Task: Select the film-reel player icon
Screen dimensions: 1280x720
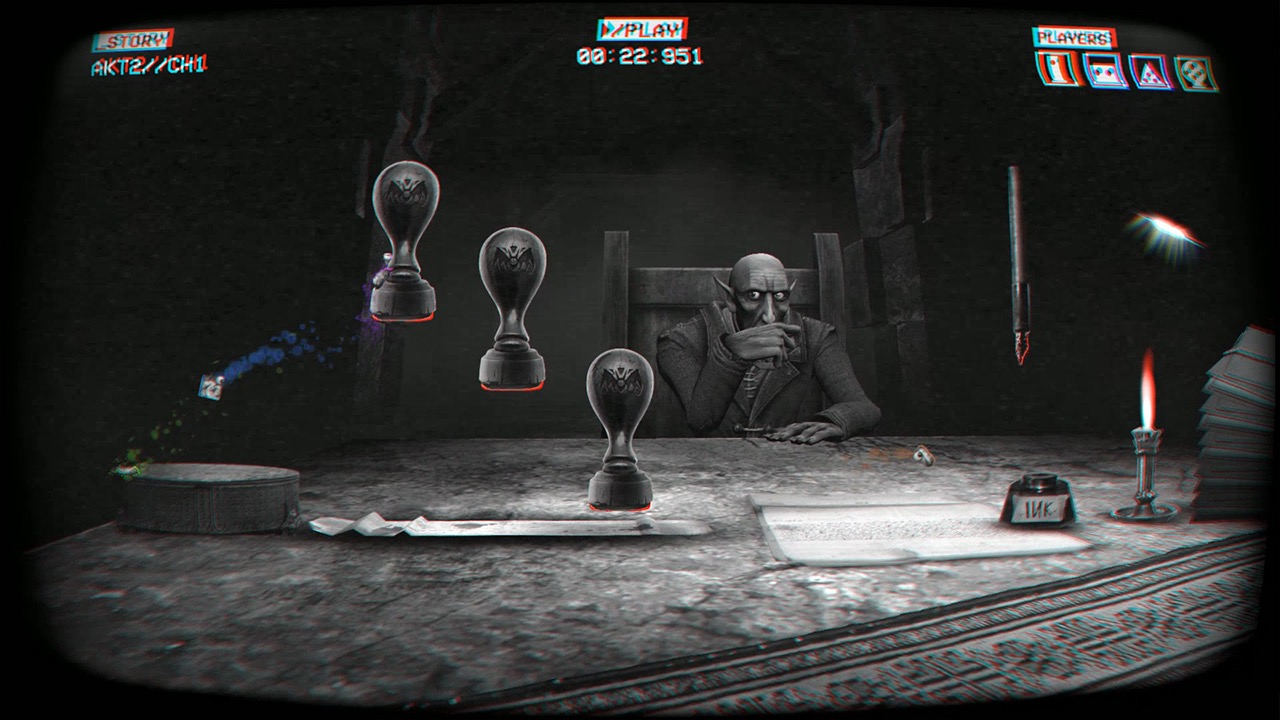Action: pos(1192,70)
